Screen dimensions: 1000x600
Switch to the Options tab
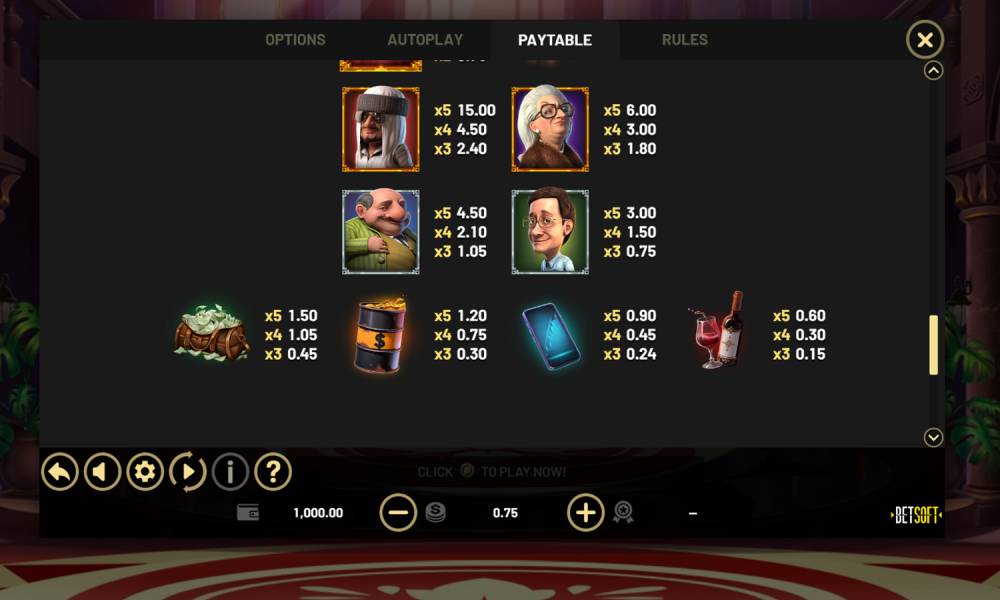295,40
